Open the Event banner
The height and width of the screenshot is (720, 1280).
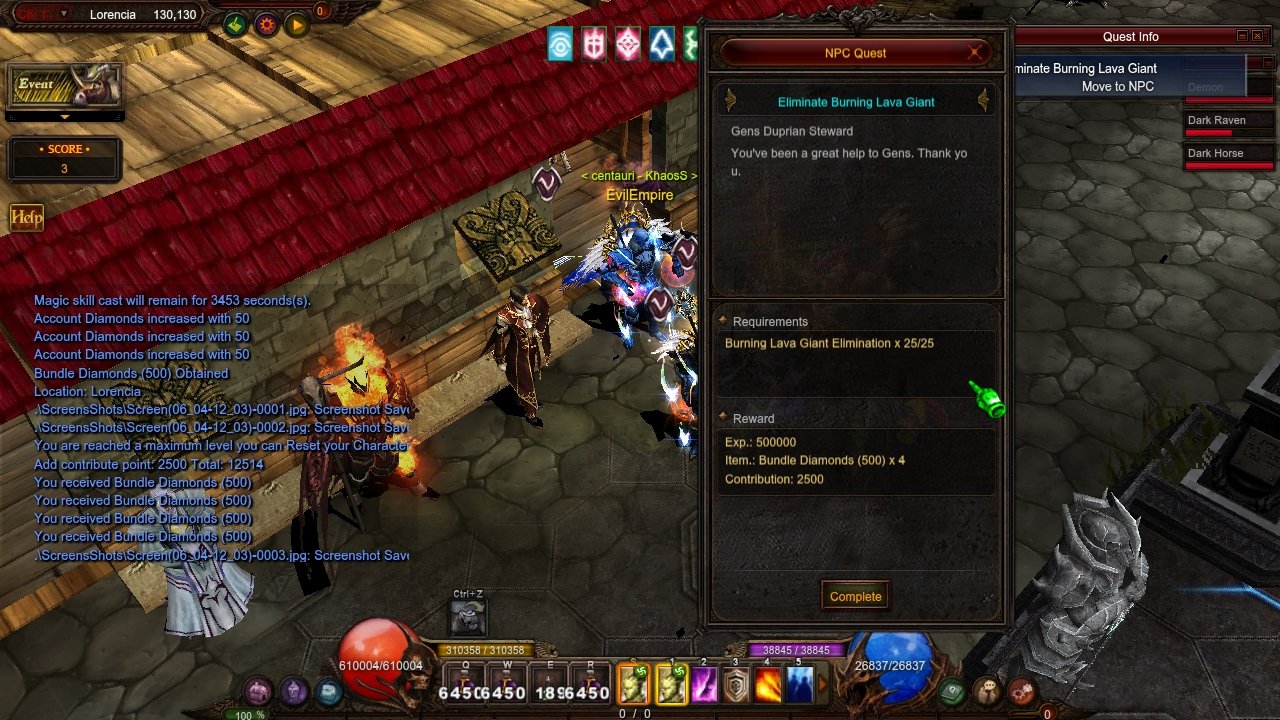(65, 87)
